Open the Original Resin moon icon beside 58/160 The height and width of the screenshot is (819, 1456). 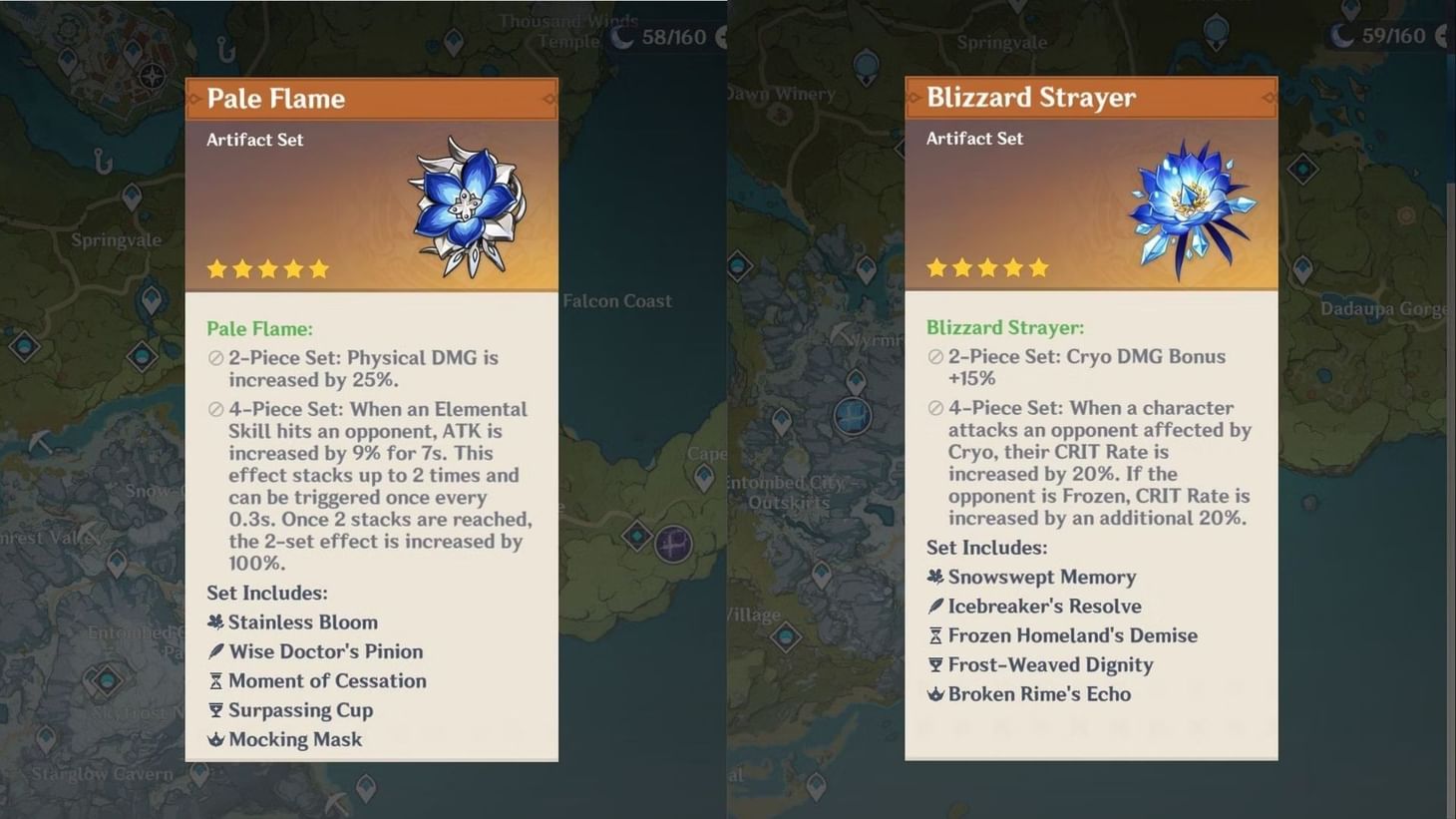622,37
